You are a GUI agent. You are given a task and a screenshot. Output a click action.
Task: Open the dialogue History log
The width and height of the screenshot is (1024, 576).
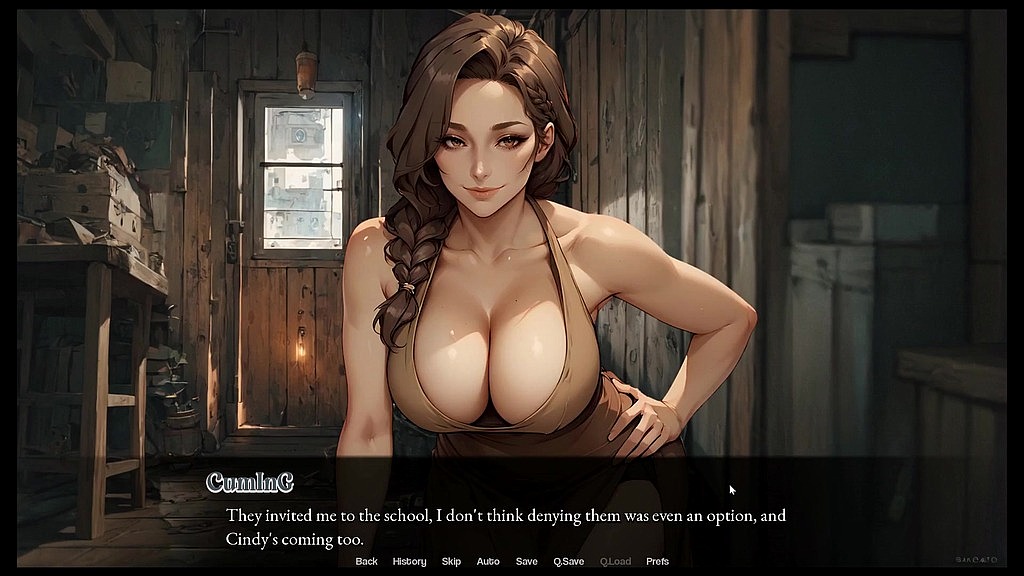(409, 562)
